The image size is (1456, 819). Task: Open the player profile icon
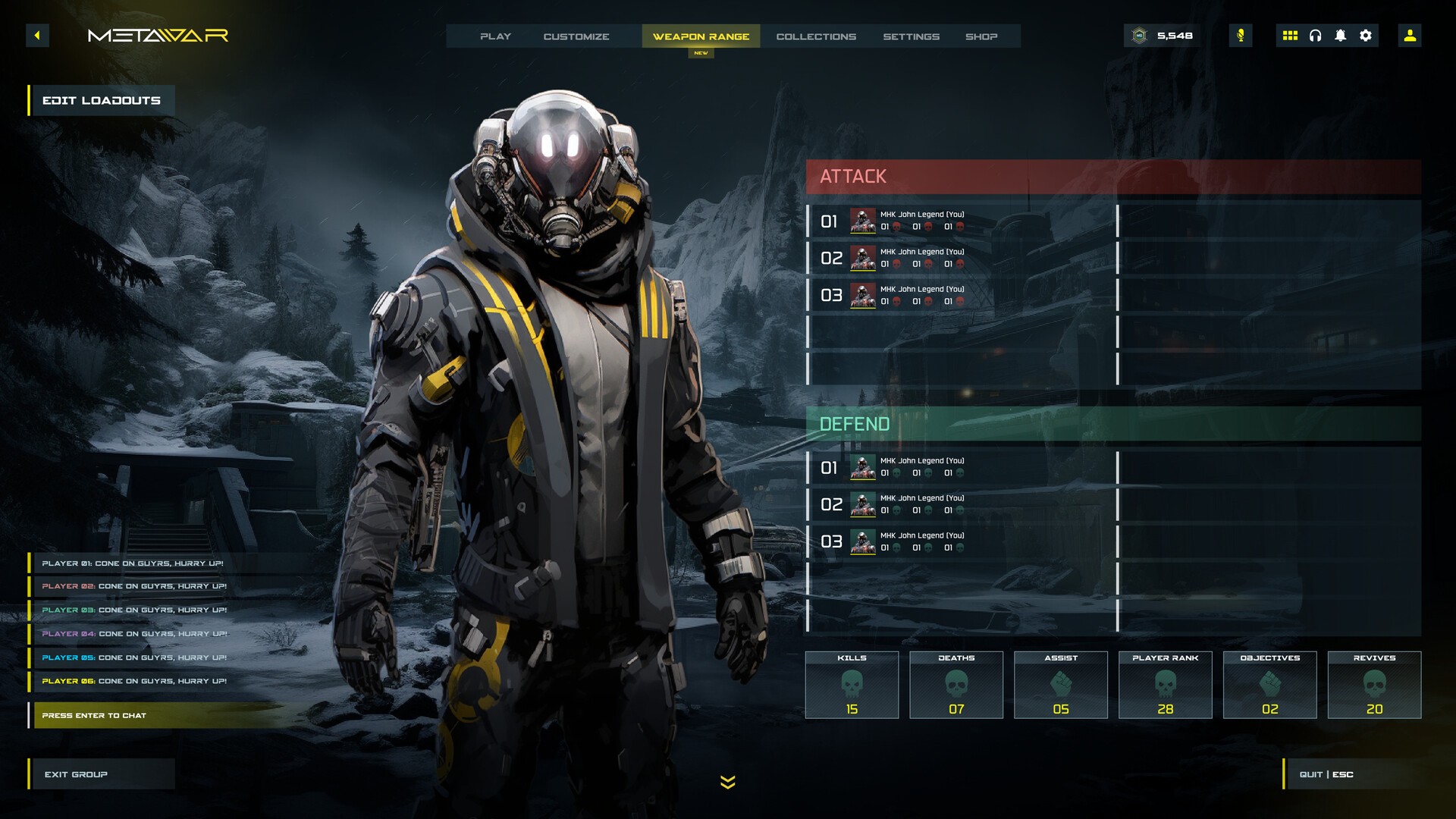point(1410,36)
